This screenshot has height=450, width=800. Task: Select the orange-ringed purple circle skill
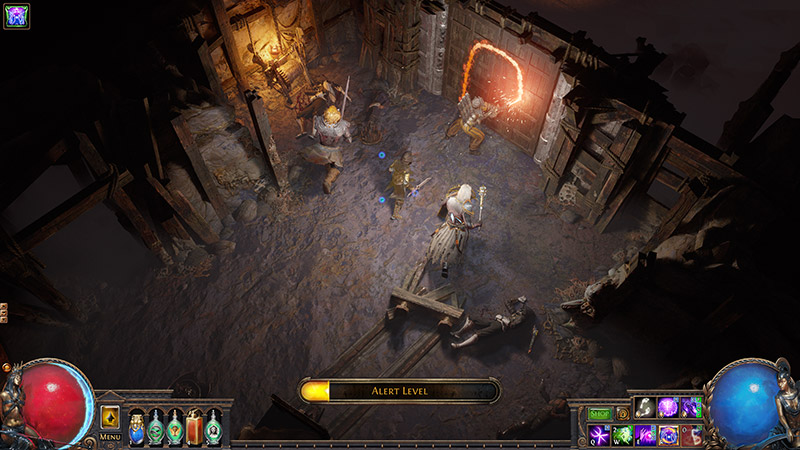(x=668, y=434)
